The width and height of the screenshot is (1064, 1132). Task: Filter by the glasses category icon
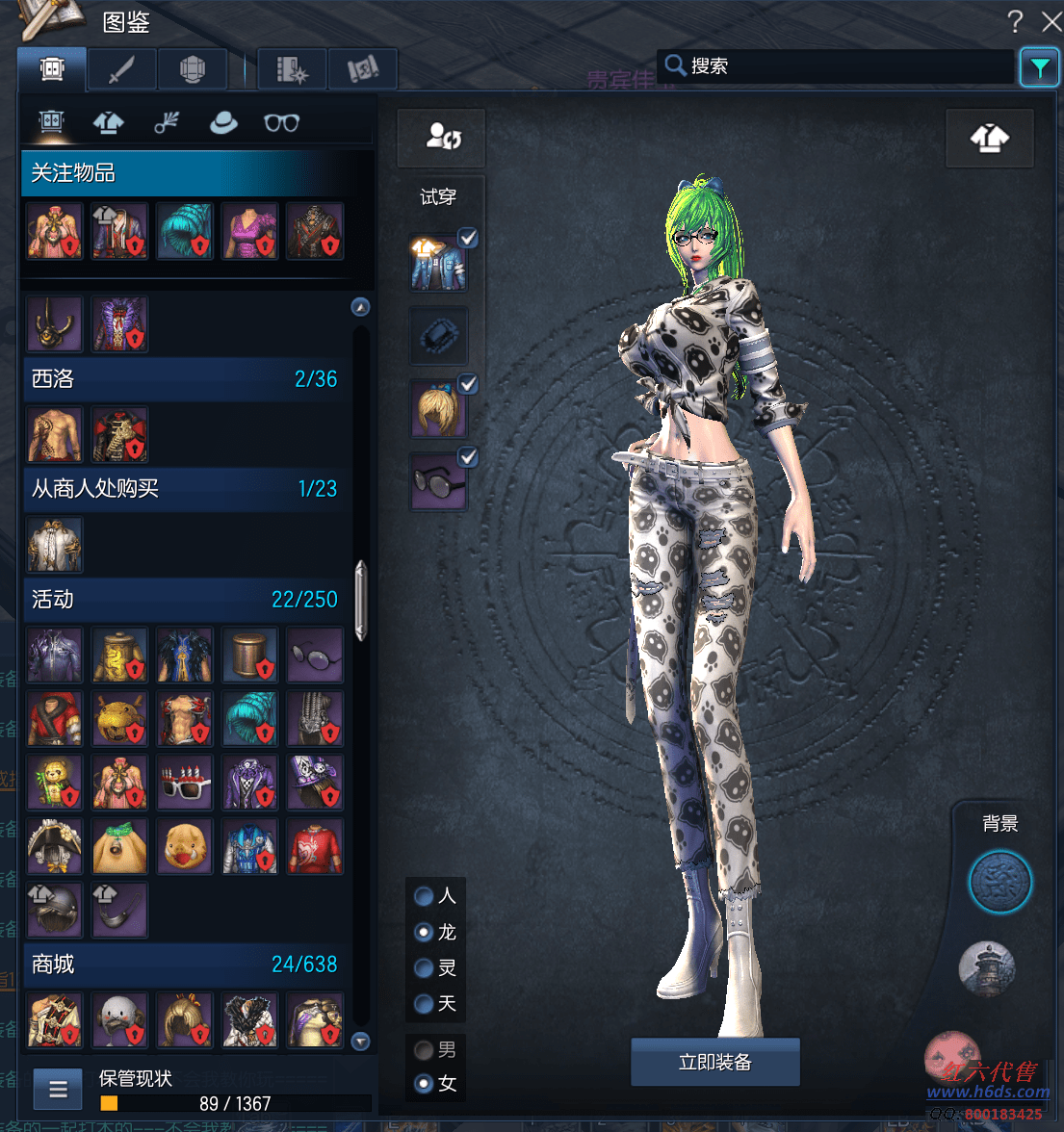tap(281, 123)
